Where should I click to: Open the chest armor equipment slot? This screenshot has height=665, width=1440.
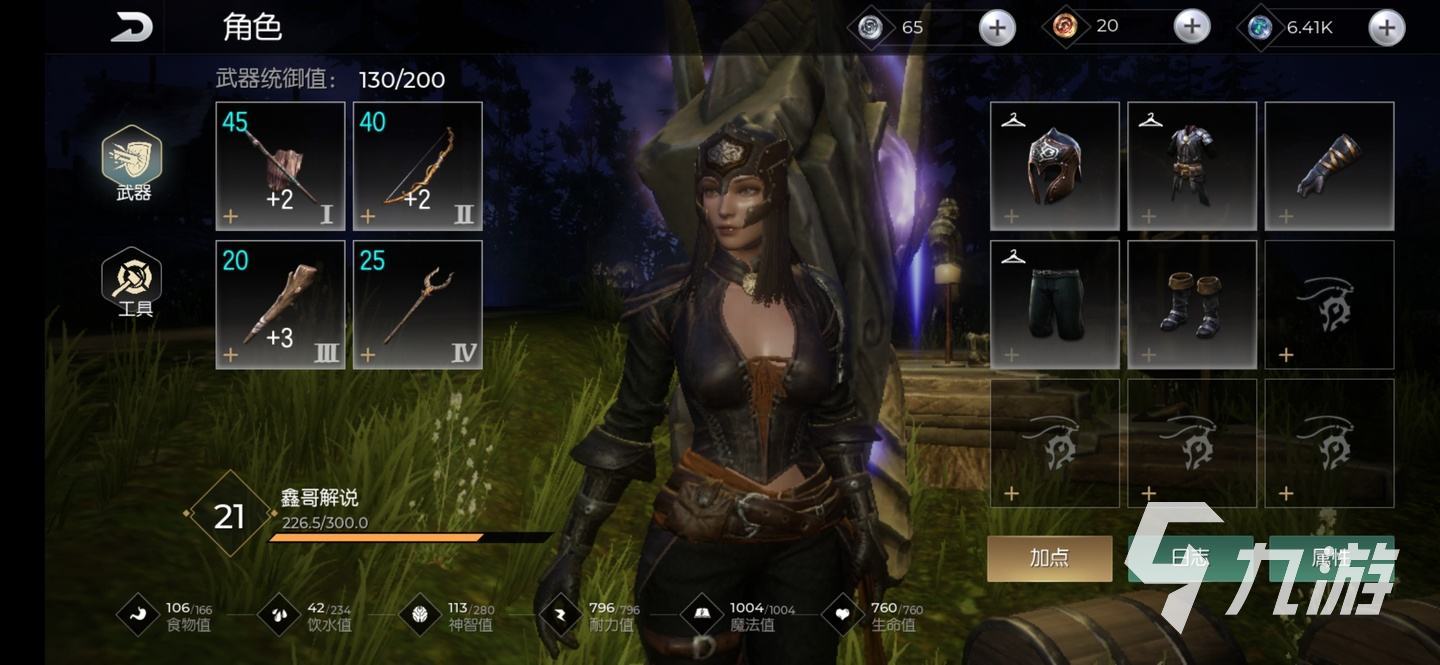coord(1192,166)
